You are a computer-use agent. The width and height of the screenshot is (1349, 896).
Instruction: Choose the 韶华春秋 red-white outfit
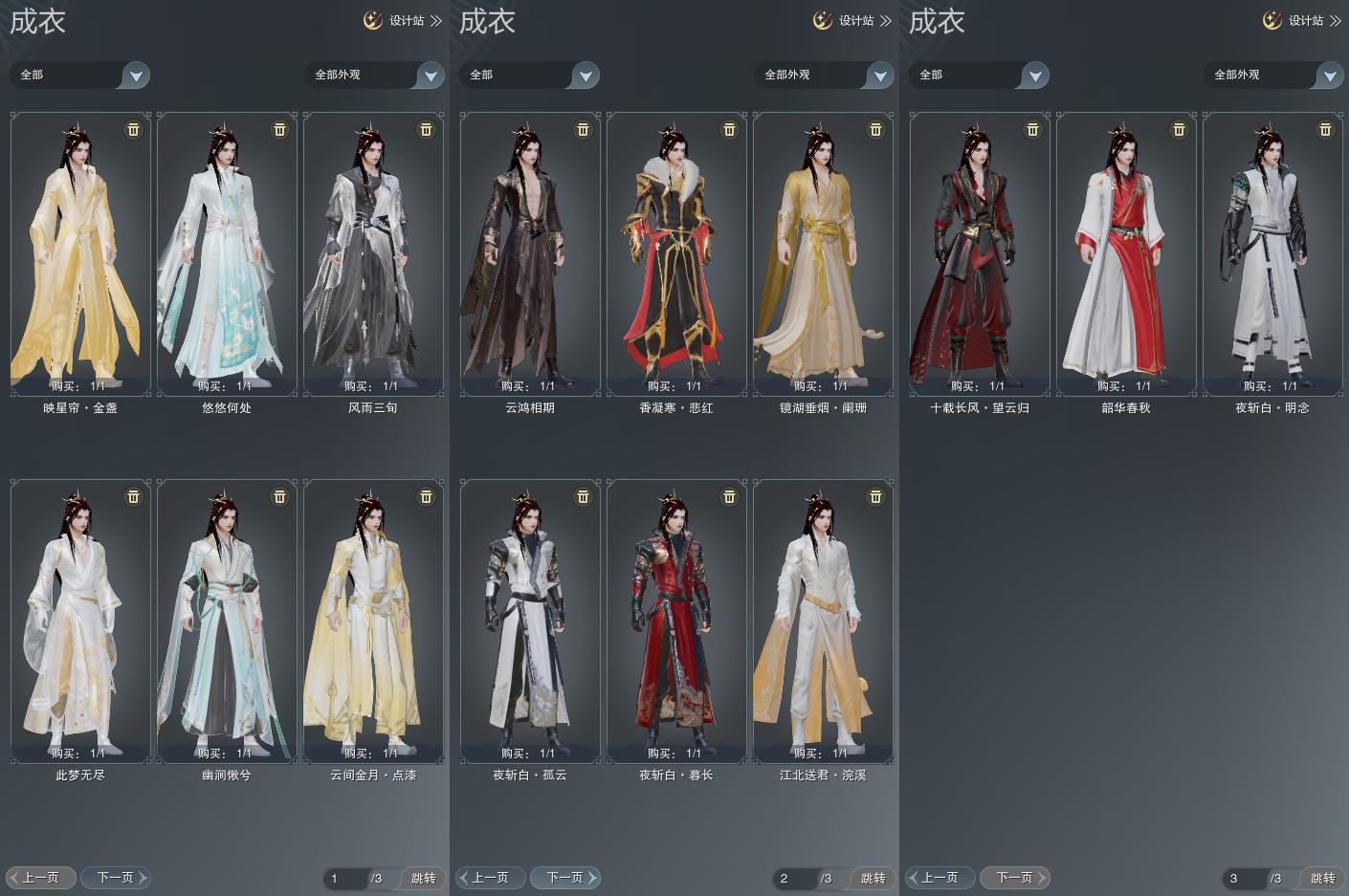(x=1126, y=253)
